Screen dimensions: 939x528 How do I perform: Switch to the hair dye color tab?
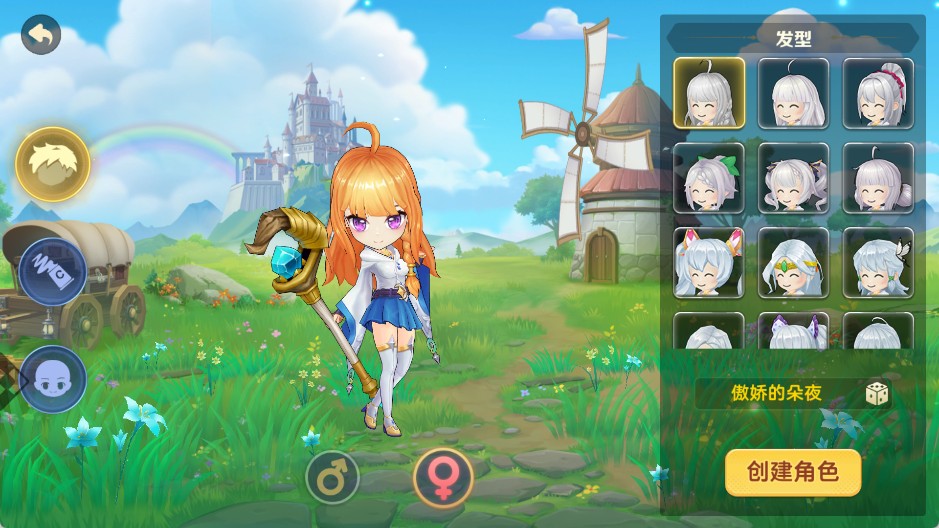click(53, 271)
